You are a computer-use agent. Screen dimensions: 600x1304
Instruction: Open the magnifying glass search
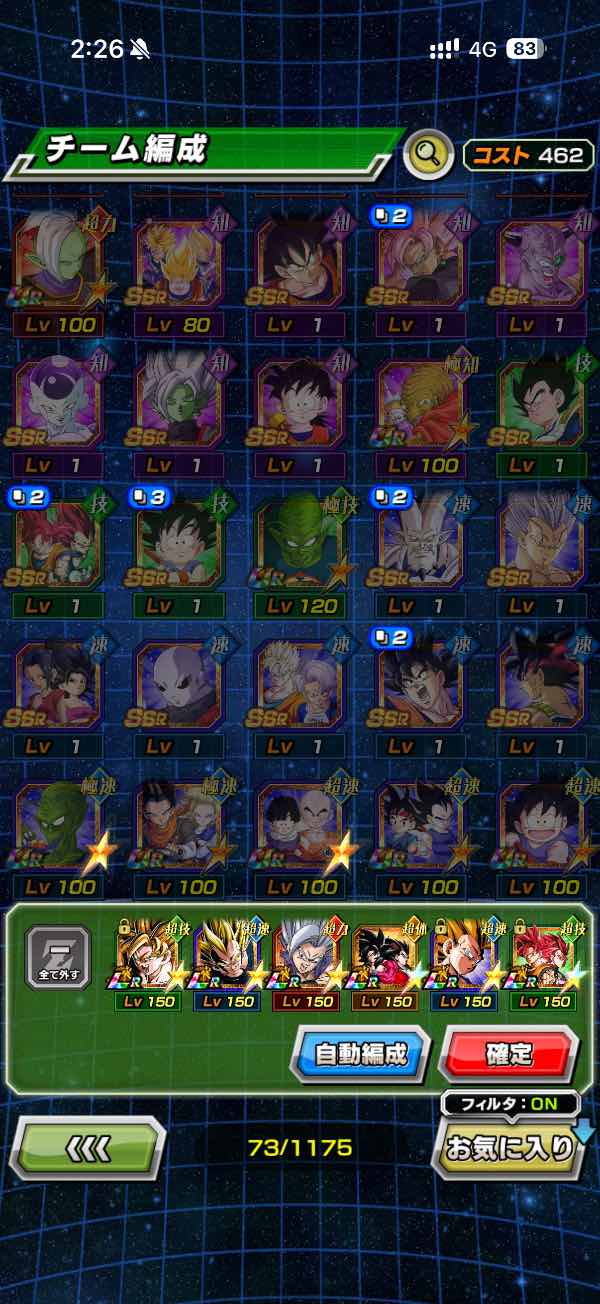[428, 154]
